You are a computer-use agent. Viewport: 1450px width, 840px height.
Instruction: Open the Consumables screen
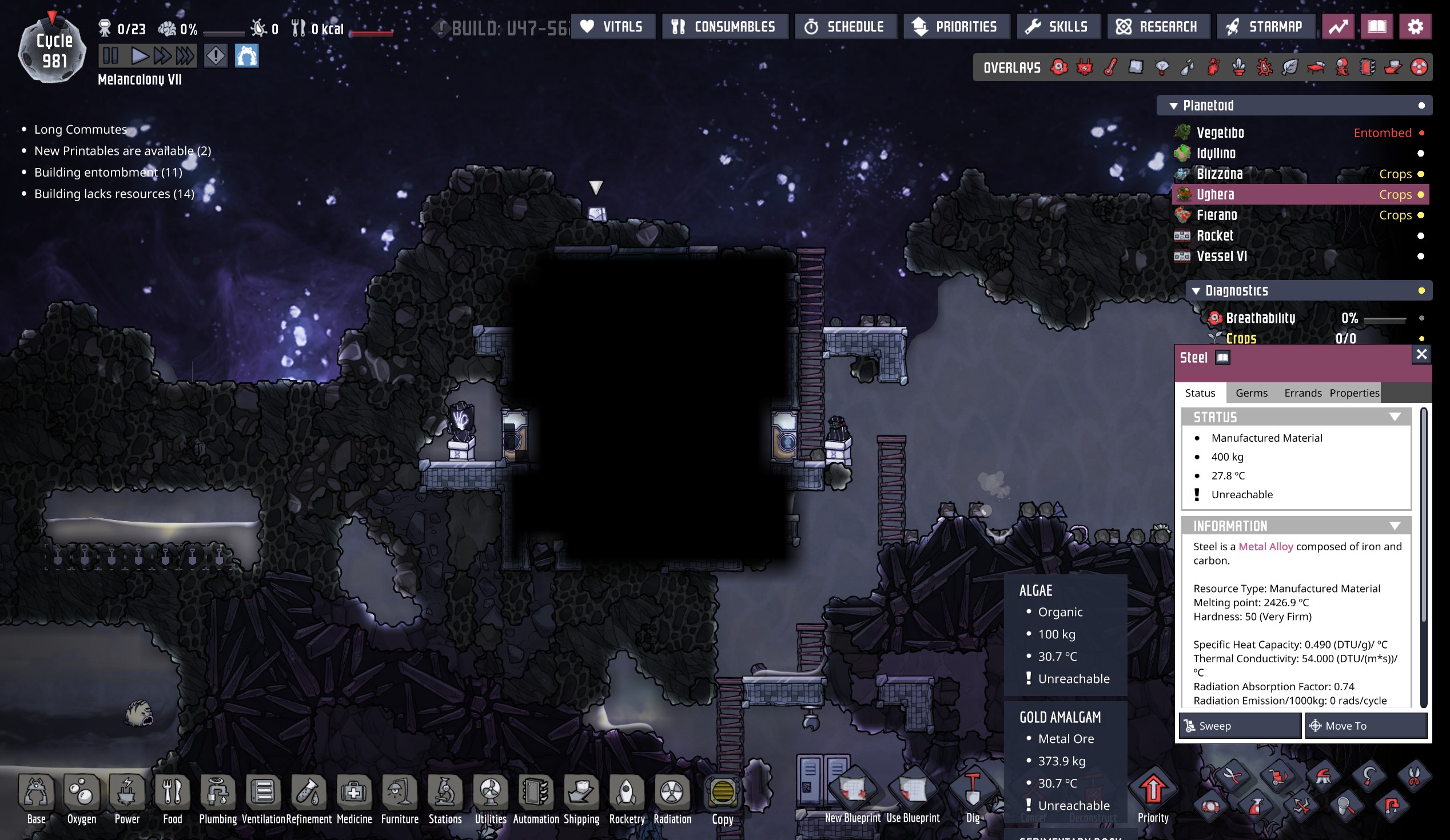coord(724,26)
